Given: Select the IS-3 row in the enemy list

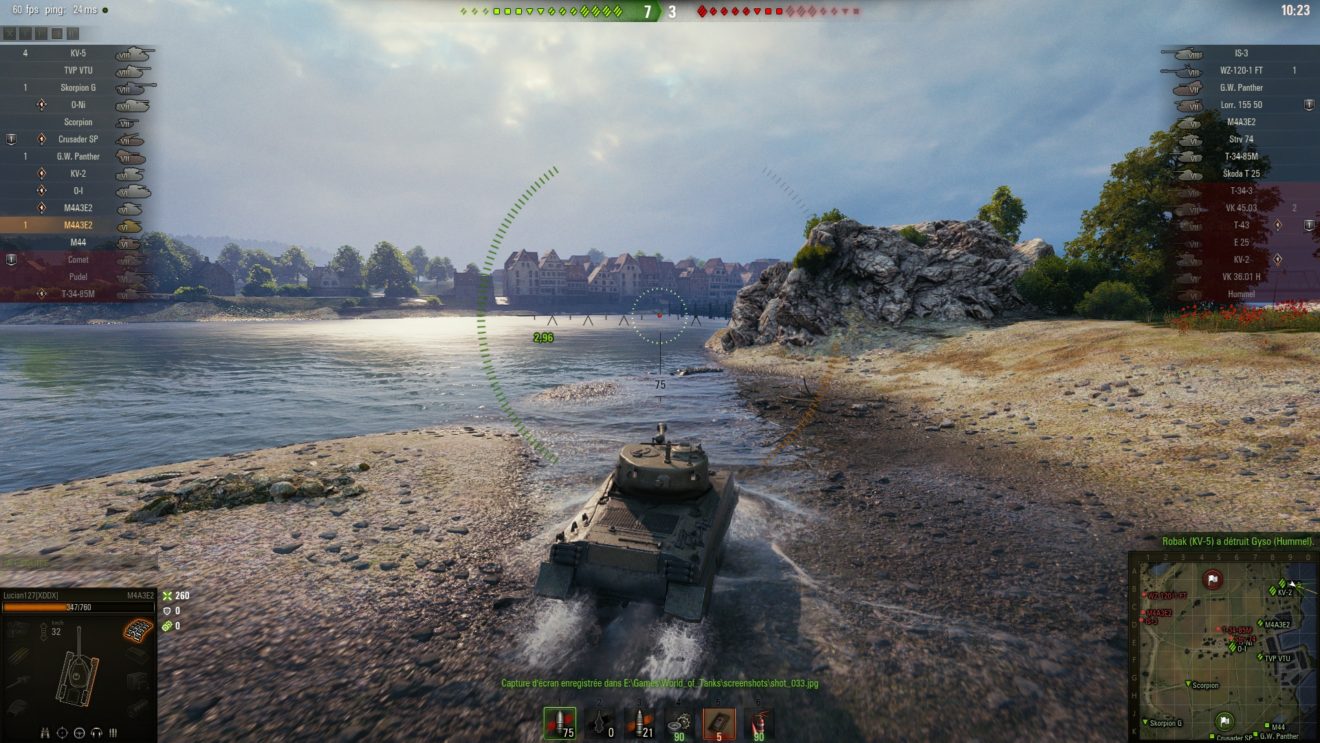Looking at the screenshot, I should tap(1241, 53).
